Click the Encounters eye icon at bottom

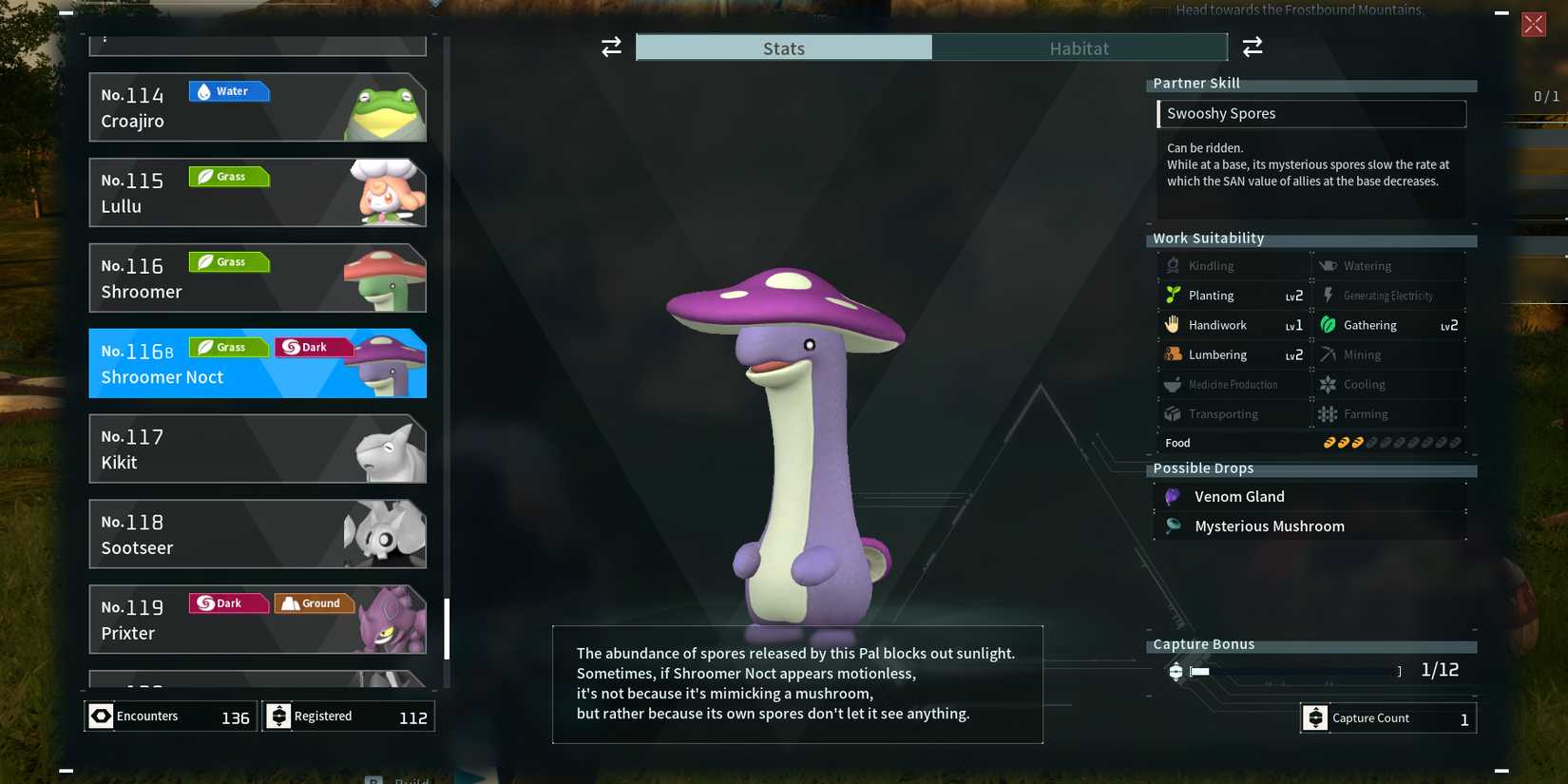click(101, 716)
